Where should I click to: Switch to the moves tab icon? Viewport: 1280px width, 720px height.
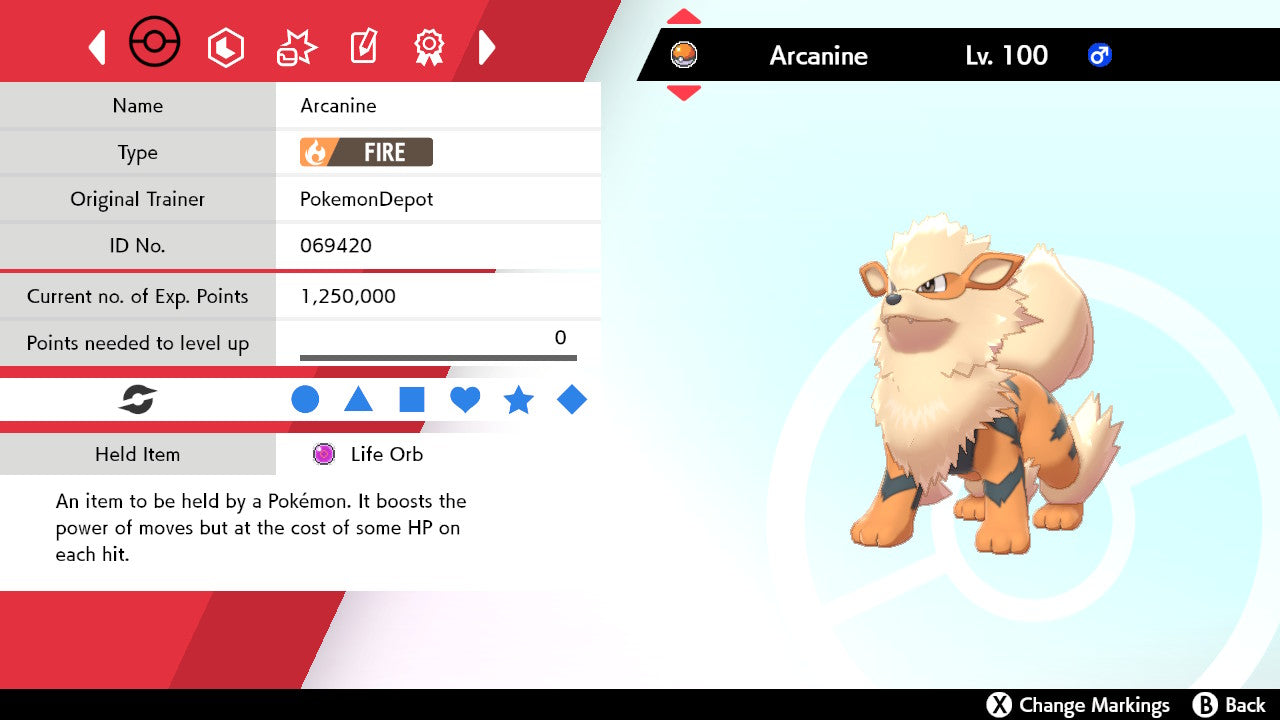pyautogui.click(x=296, y=47)
